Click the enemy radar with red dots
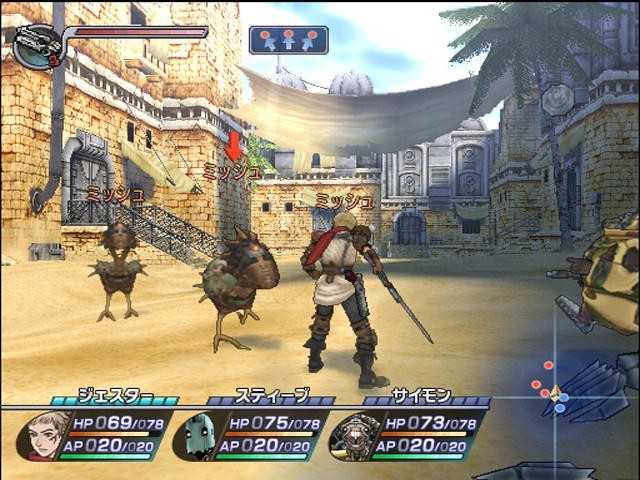This screenshot has height=480, width=640. (x=553, y=390)
